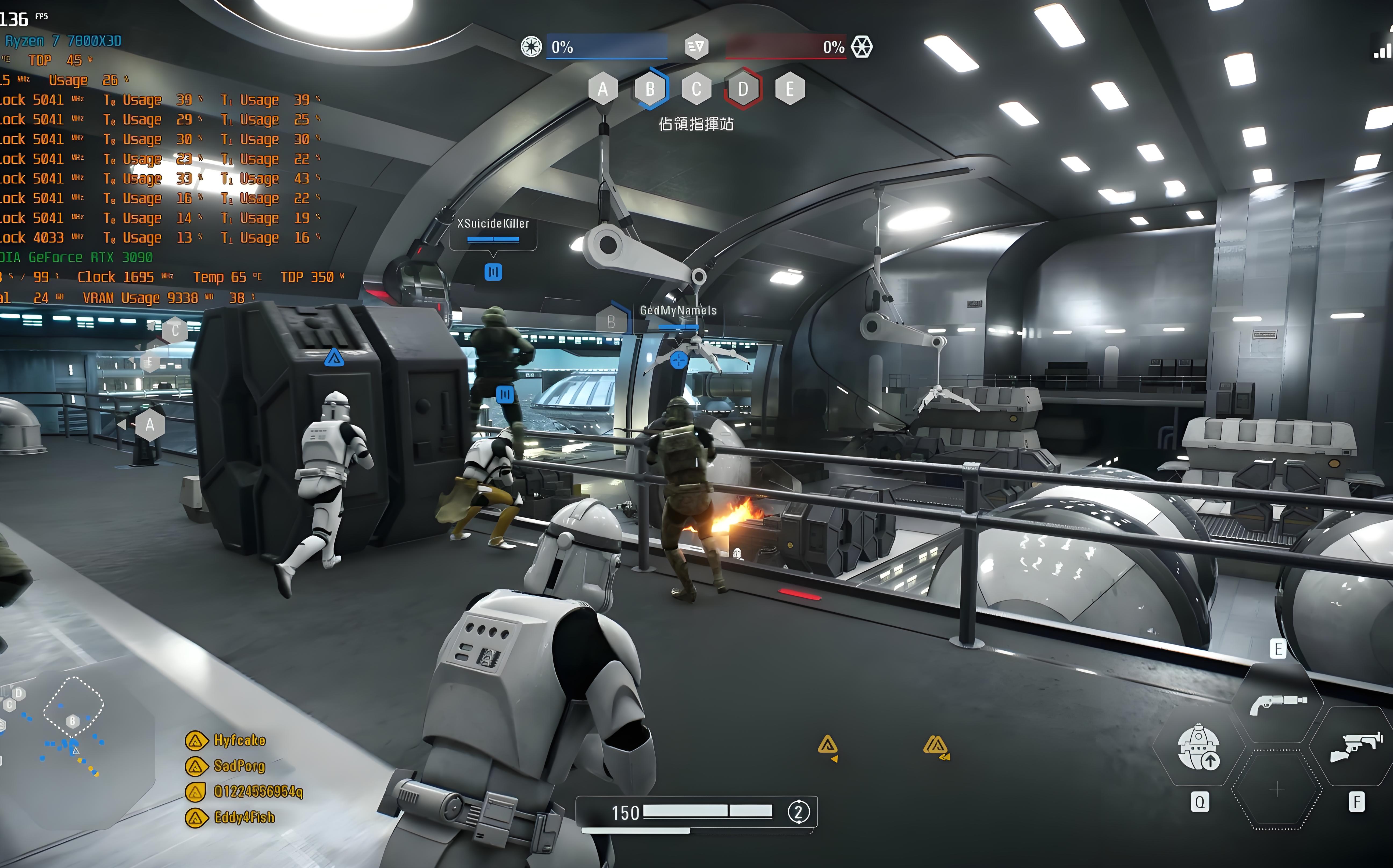Image resolution: width=1393 pixels, height=868 pixels.
Task: Activate the blaster rifle ability
Action: coord(1356,746)
